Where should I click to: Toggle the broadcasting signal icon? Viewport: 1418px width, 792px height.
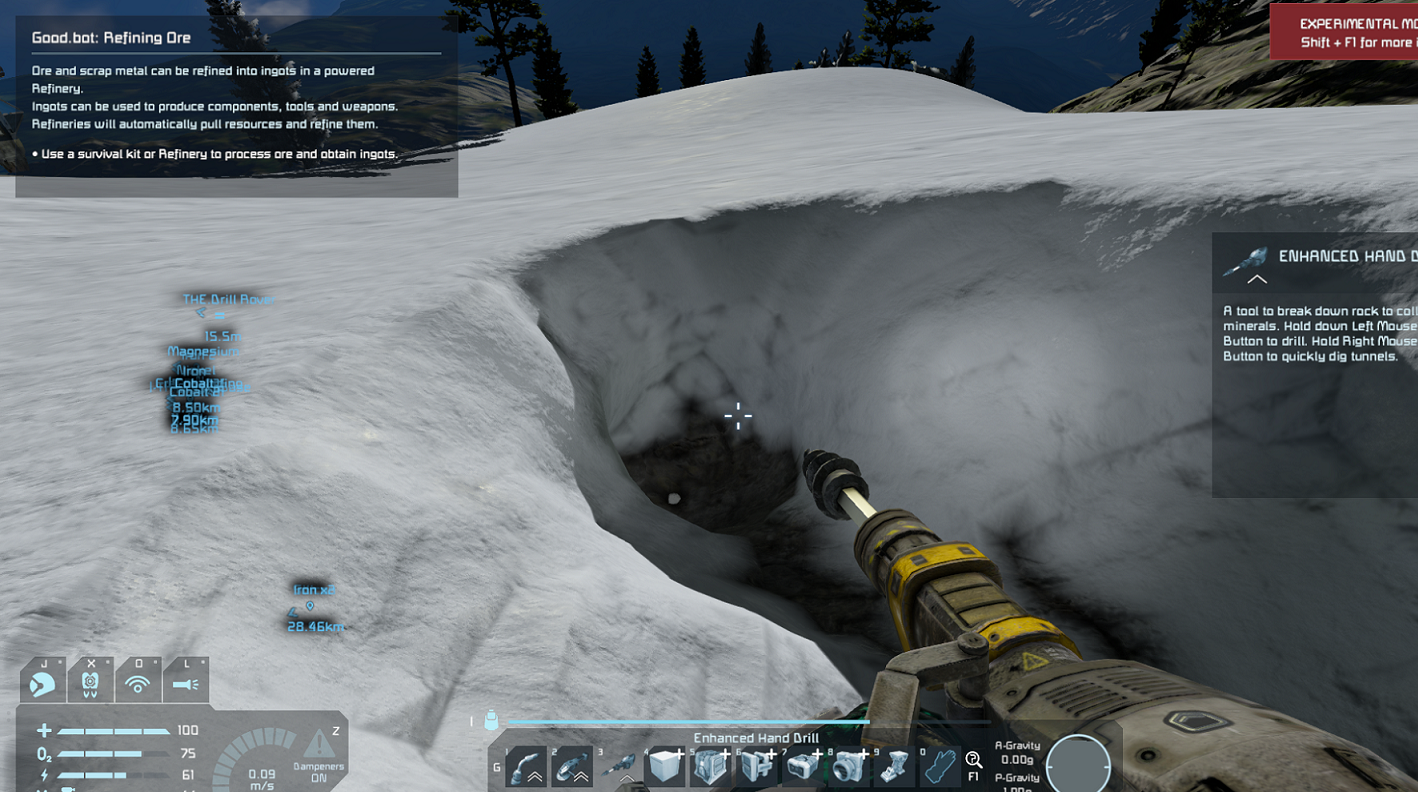tap(138, 685)
